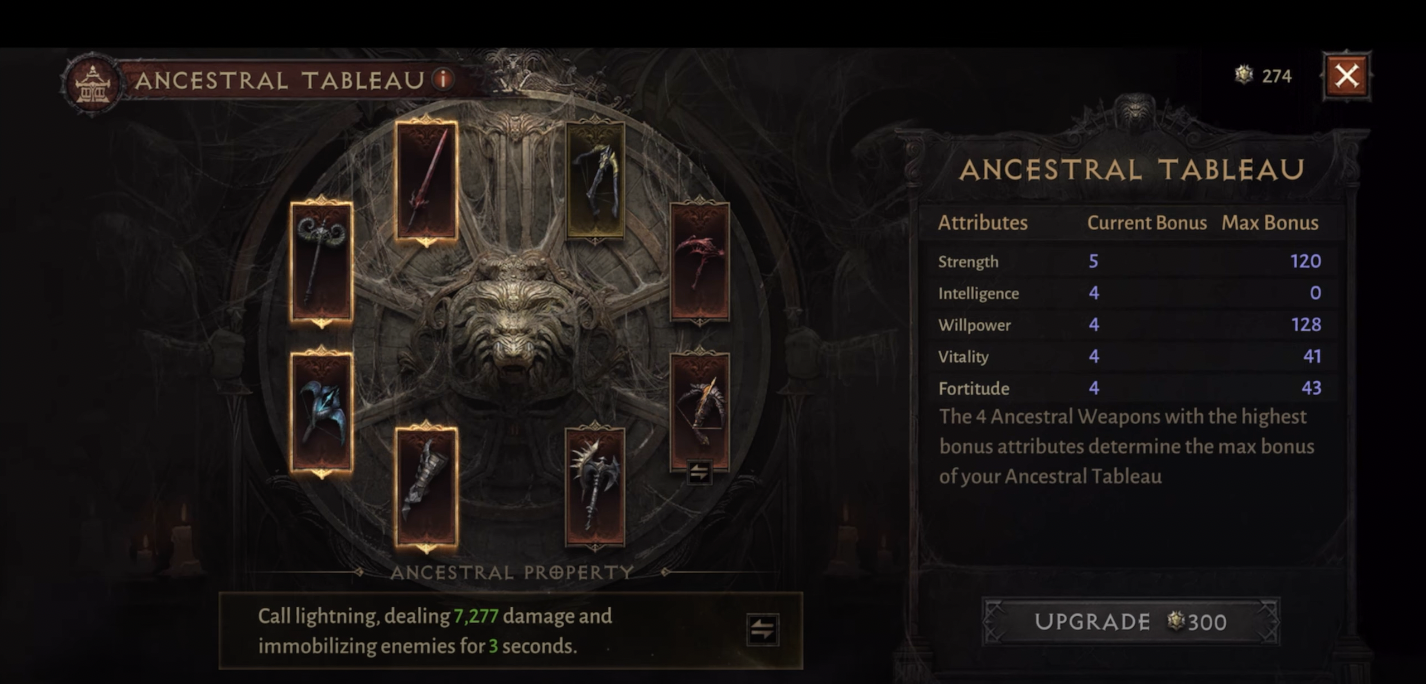Image resolution: width=1426 pixels, height=684 pixels.
Task: Select the armored gauntlet weapon slot
Action: pyautogui.click(x=426, y=487)
